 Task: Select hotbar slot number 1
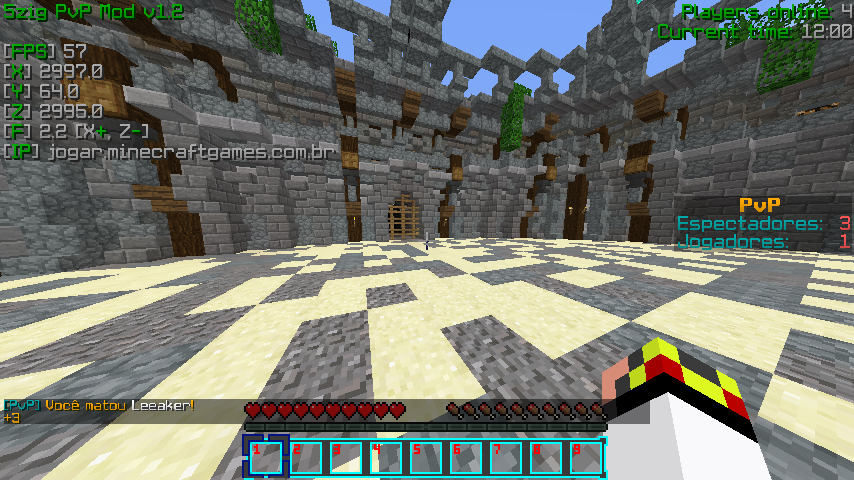[x=266, y=457]
